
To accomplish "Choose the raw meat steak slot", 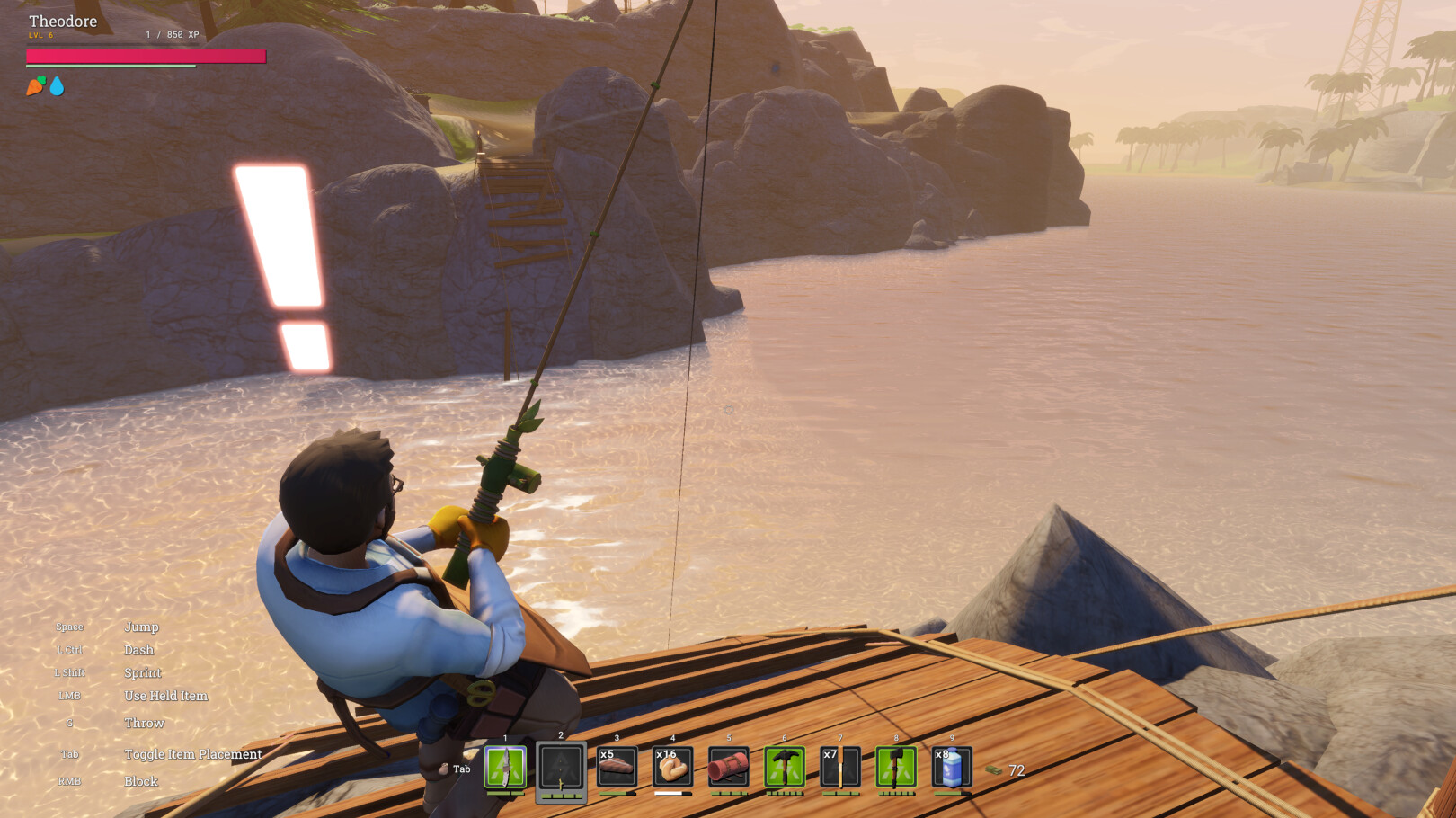I will click(617, 768).
